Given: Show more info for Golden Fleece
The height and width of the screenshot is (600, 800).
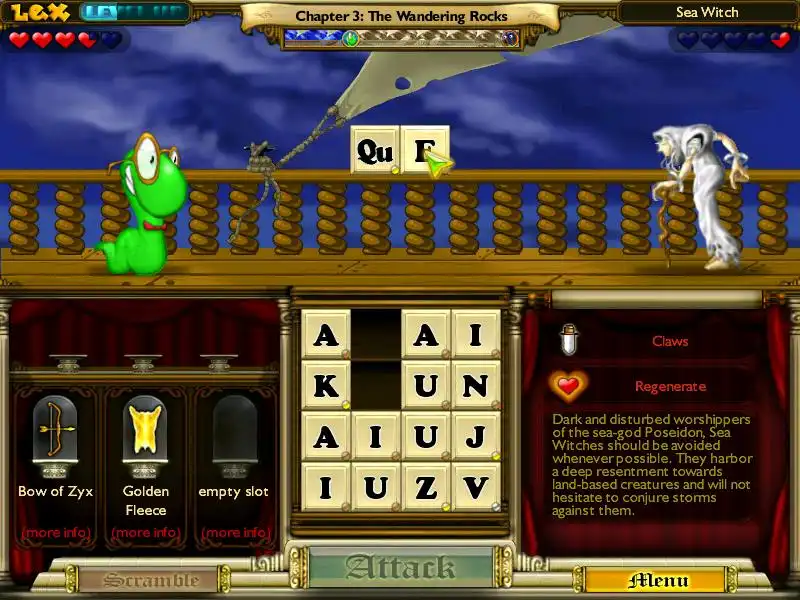Looking at the screenshot, I should click(145, 532).
